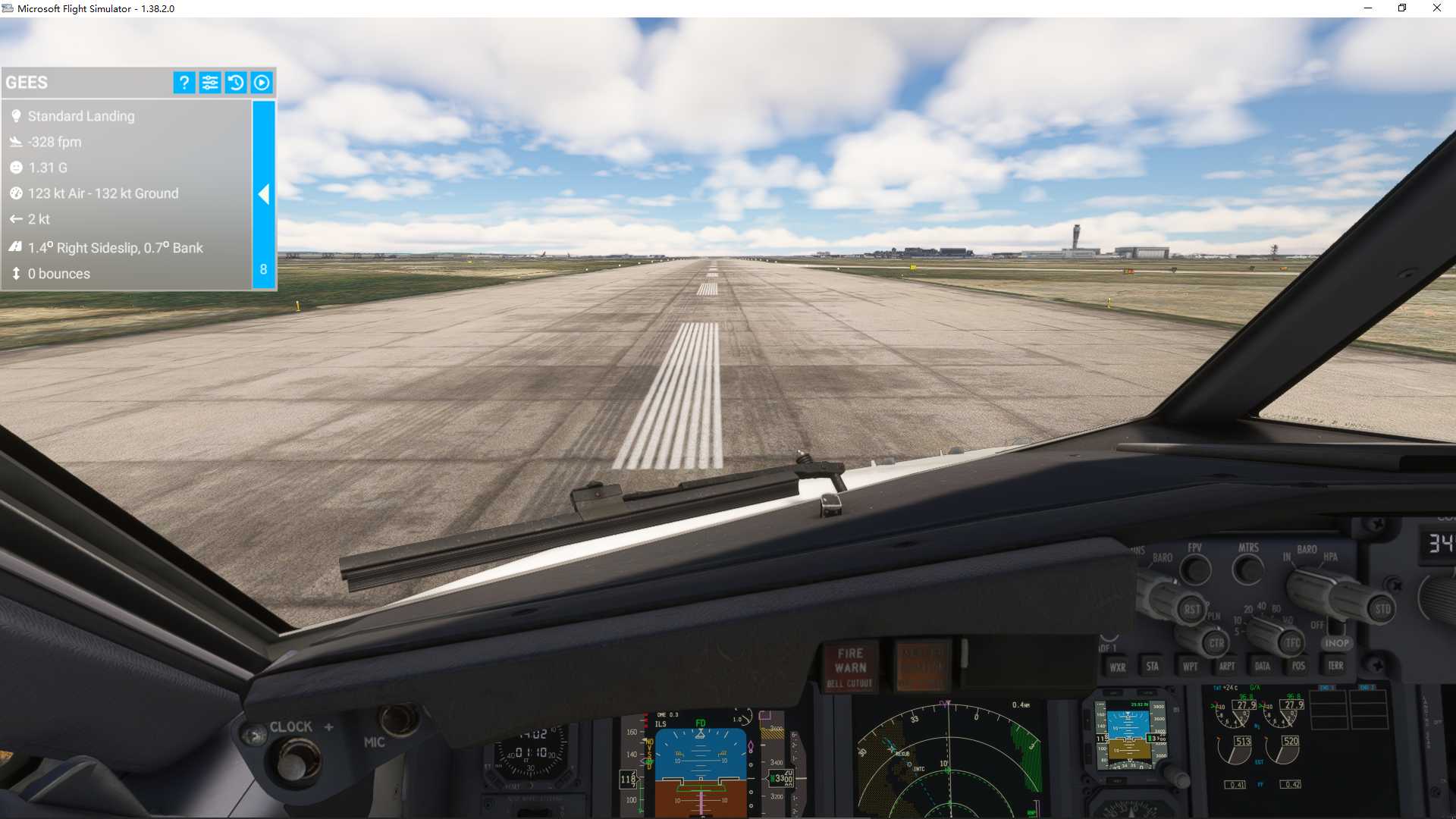The height and width of the screenshot is (819, 1456).
Task: Open the GEES help panel
Action: [x=183, y=83]
